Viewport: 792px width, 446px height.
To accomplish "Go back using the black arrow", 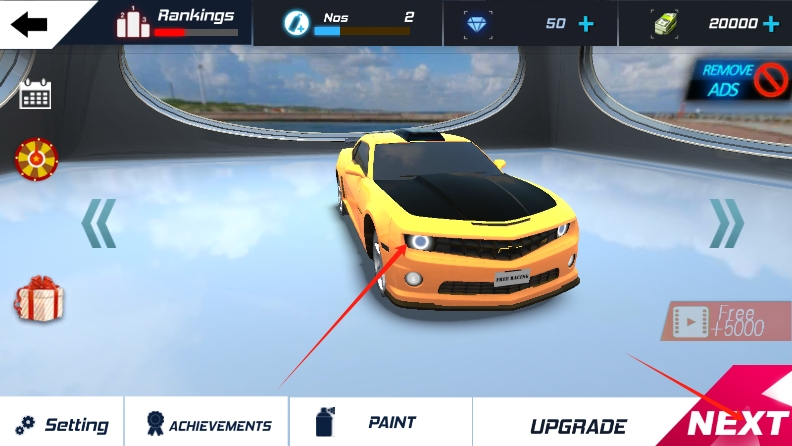I will click(x=29, y=23).
